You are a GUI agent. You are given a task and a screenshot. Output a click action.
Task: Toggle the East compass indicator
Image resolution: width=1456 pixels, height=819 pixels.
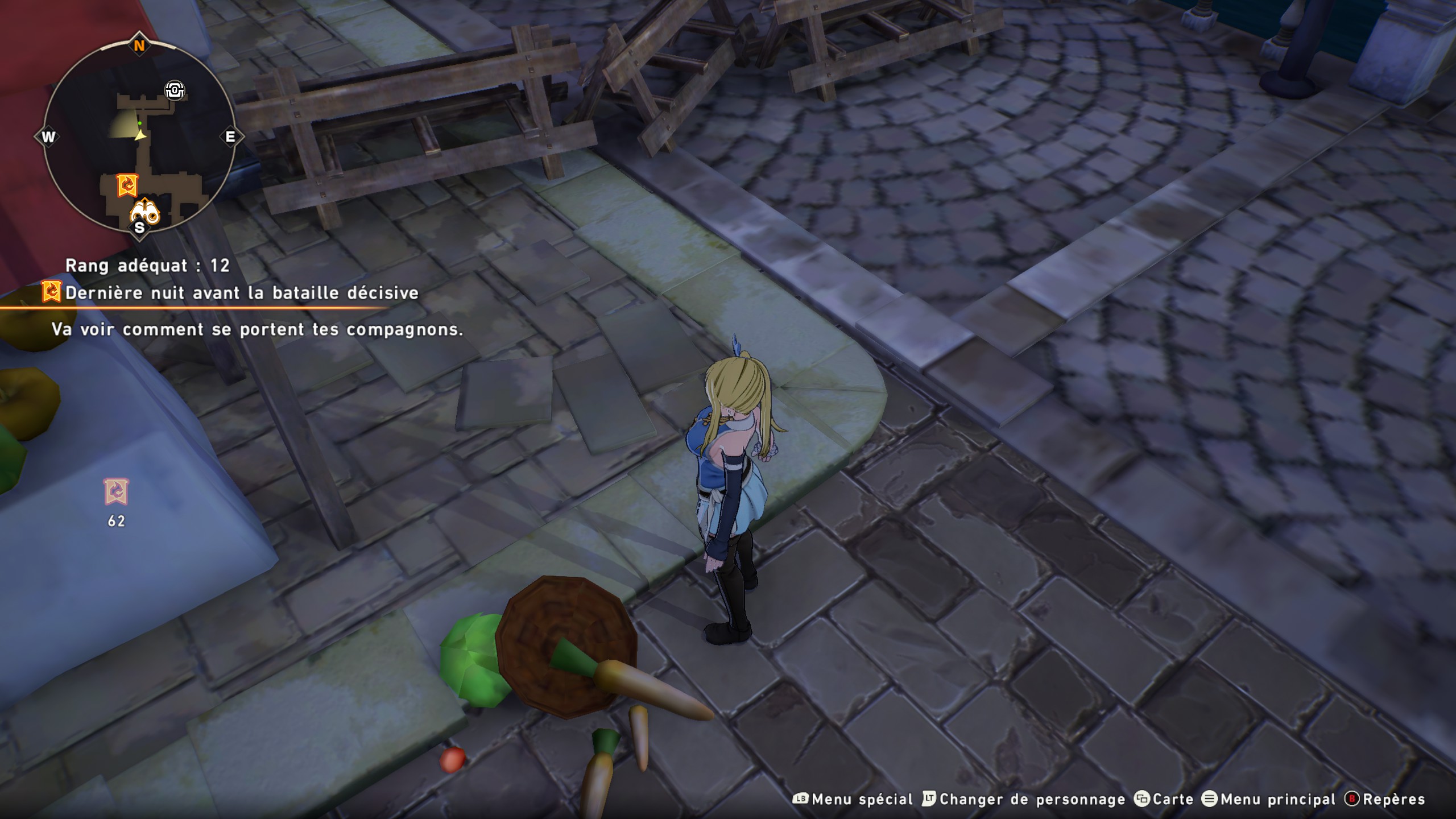pos(231,137)
